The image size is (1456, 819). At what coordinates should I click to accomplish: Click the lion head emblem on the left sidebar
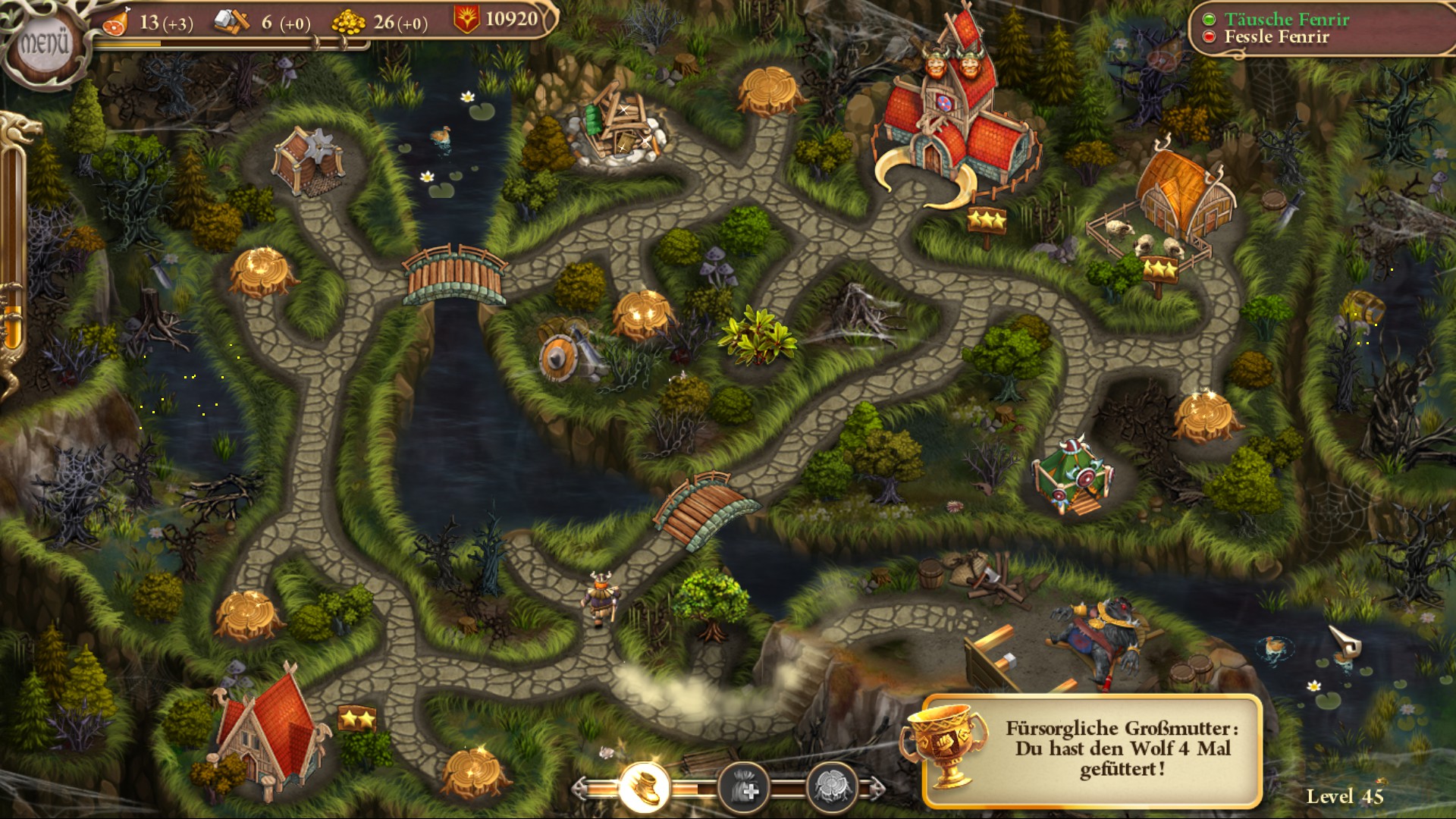point(21,129)
